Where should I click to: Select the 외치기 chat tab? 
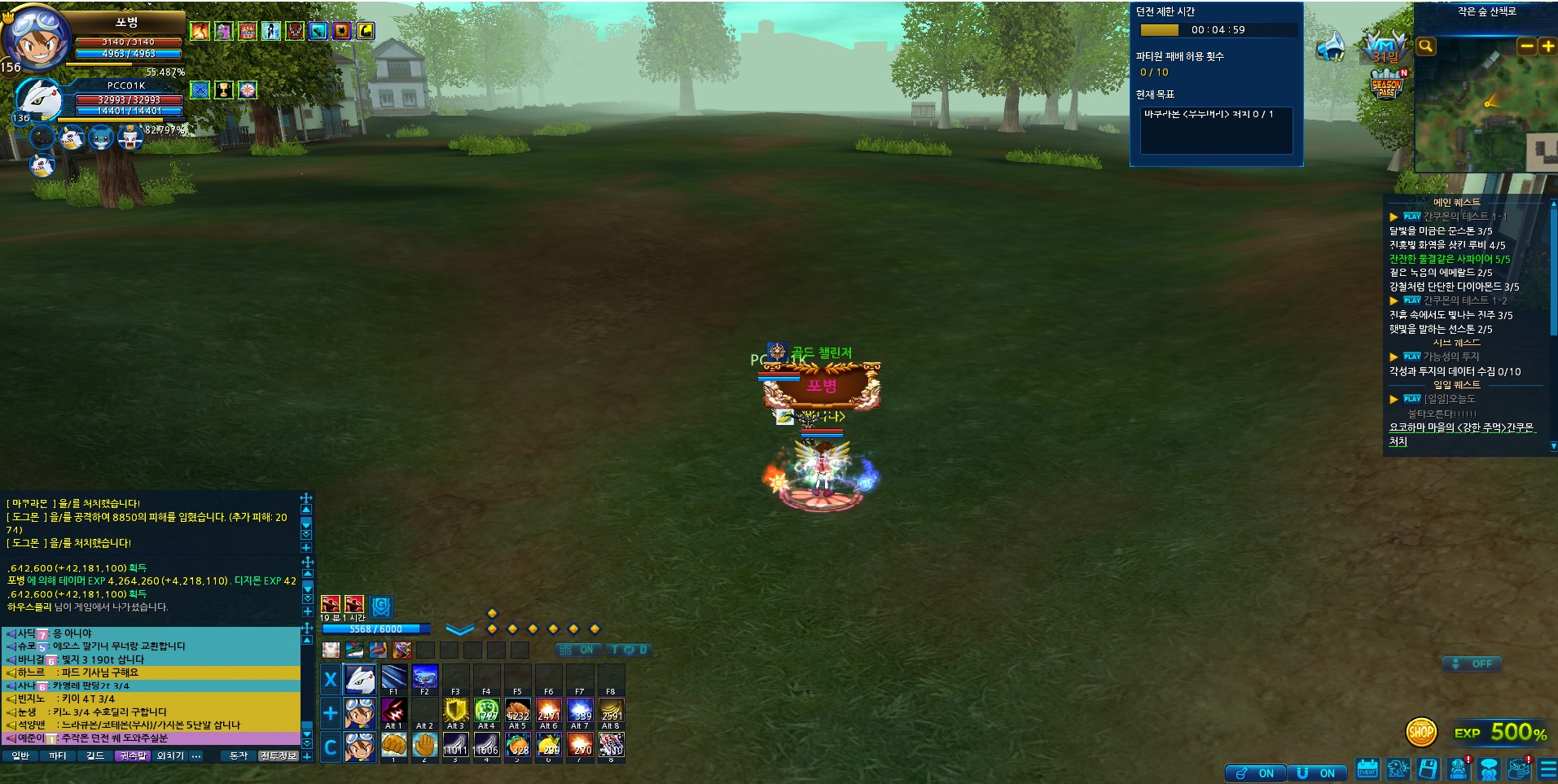[170, 756]
